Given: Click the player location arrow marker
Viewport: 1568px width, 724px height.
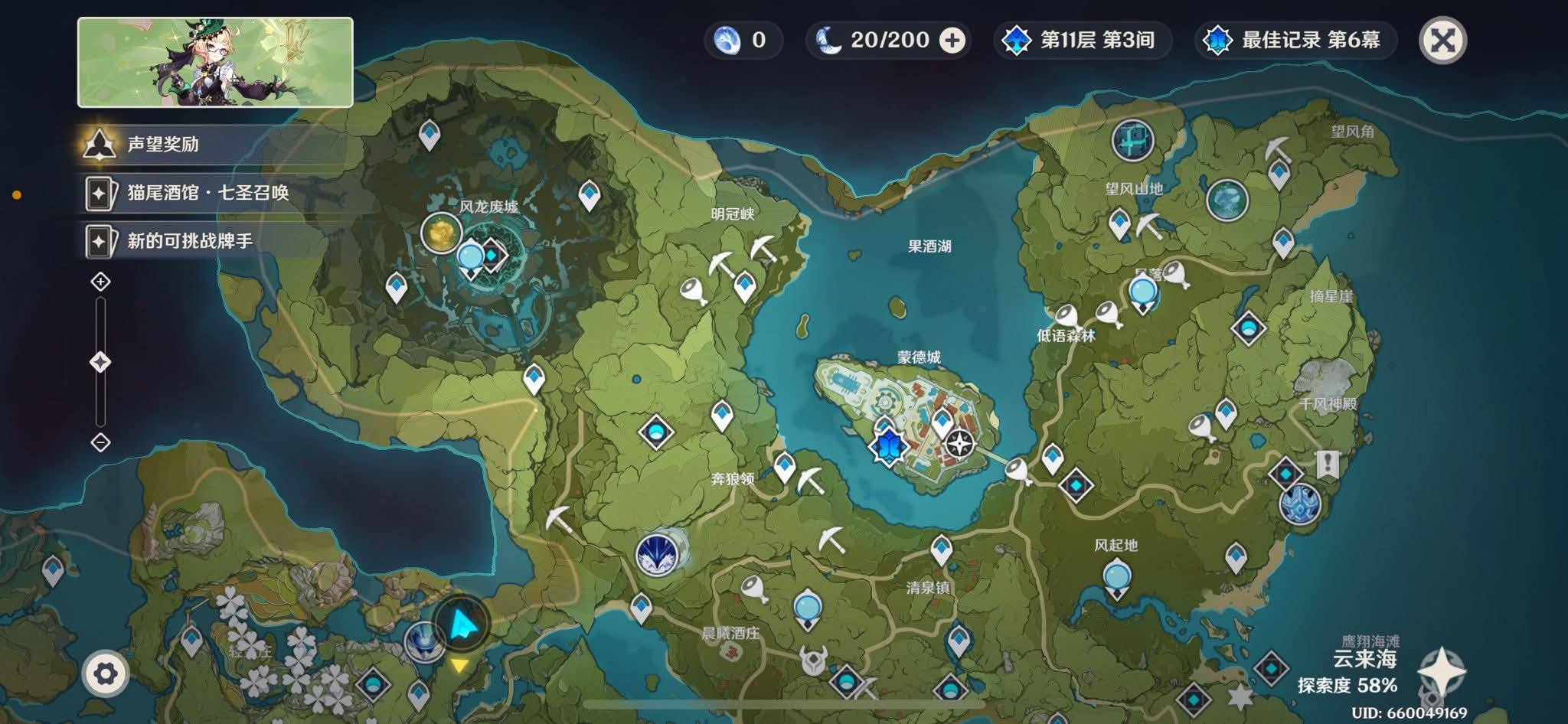Looking at the screenshot, I should click(x=461, y=625).
